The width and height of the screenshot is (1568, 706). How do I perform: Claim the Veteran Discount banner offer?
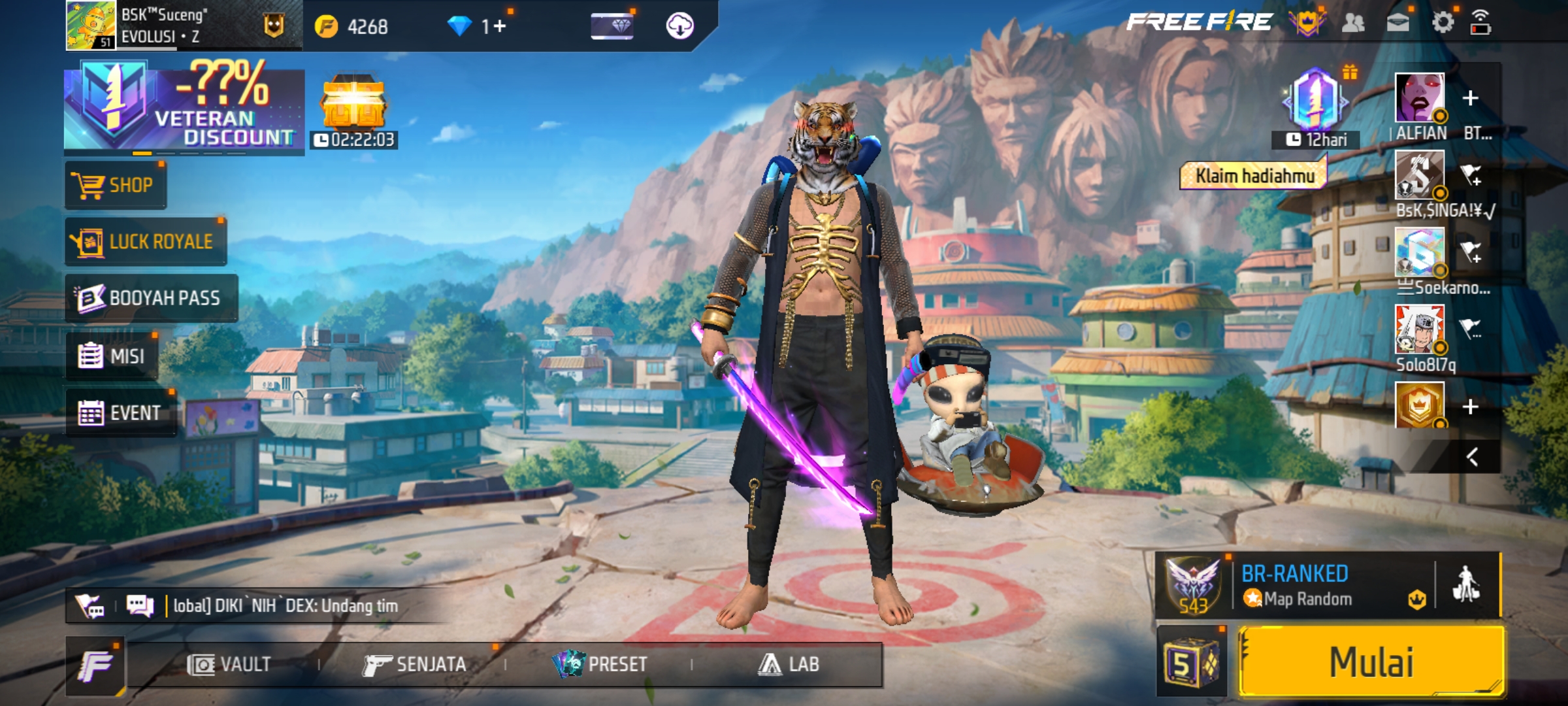tap(184, 106)
